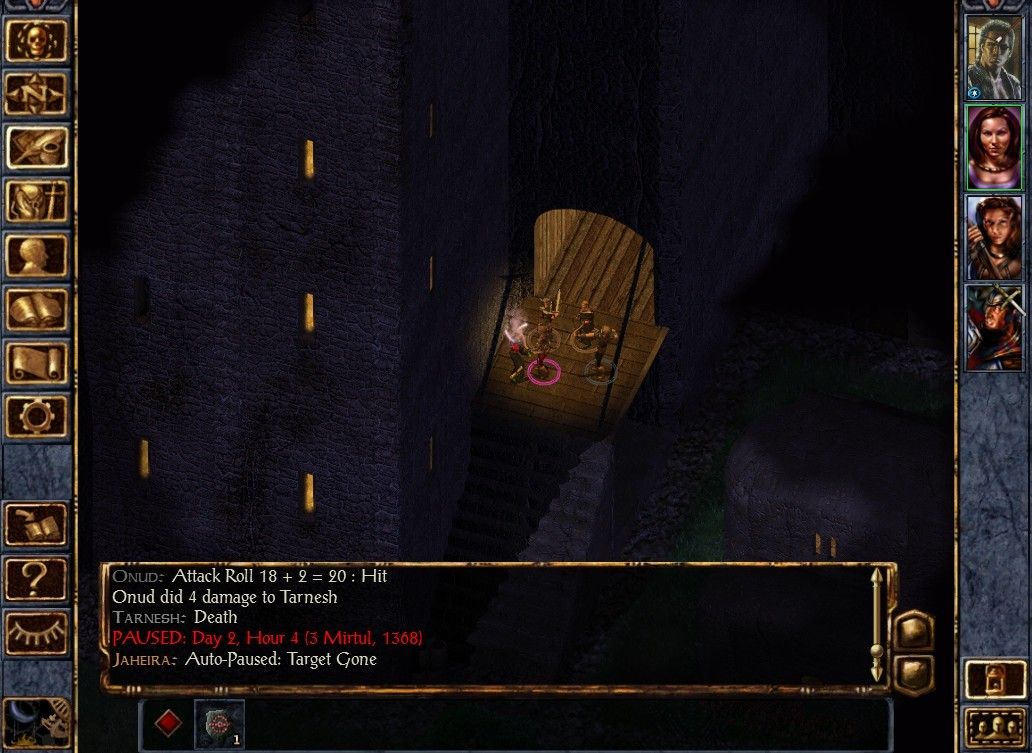Use the quick item slot showing count 1
This screenshot has width=1032, height=753.
click(x=219, y=723)
